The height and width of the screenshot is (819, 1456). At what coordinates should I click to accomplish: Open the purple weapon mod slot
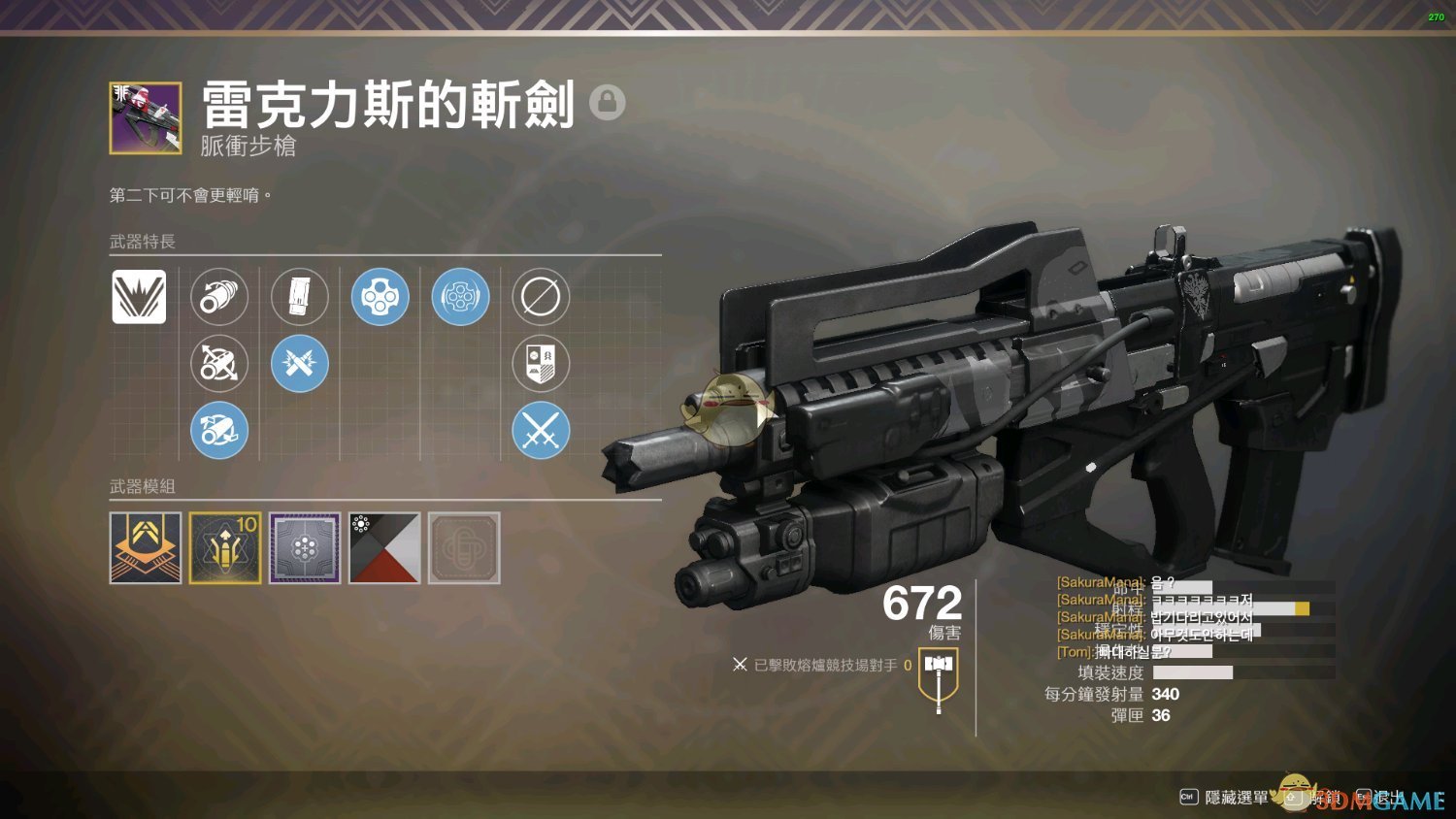click(305, 548)
